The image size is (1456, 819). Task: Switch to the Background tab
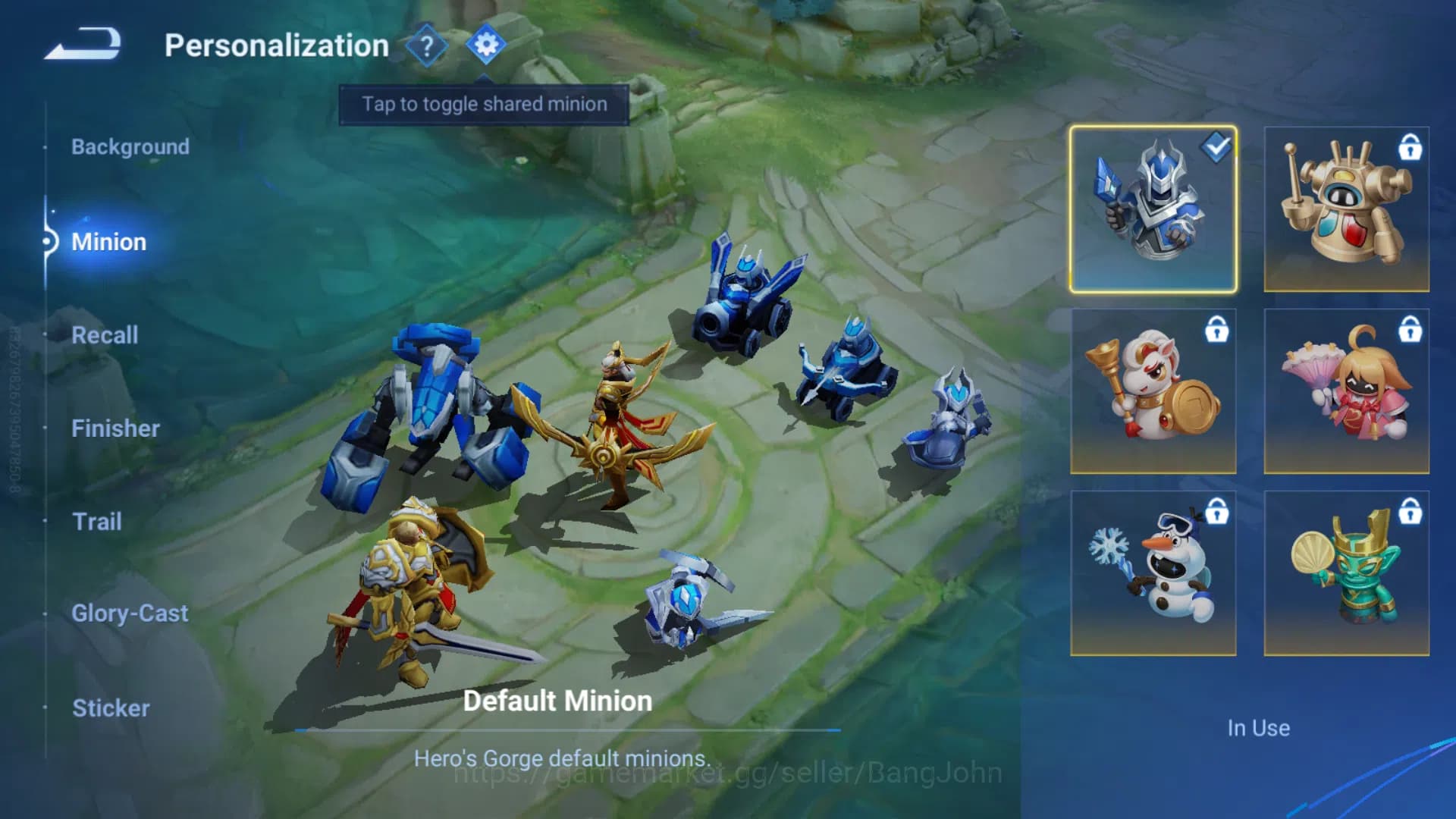(130, 146)
